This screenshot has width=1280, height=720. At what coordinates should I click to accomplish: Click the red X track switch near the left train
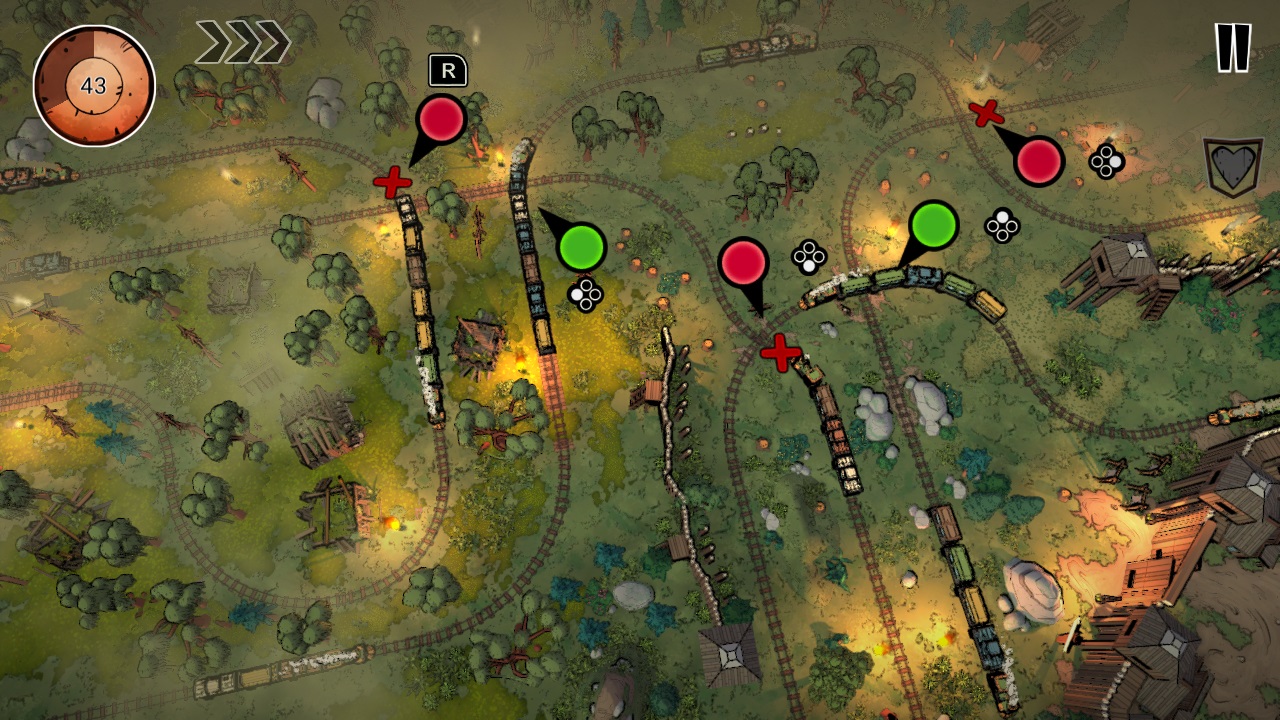pyautogui.click(x=390, y=184)
